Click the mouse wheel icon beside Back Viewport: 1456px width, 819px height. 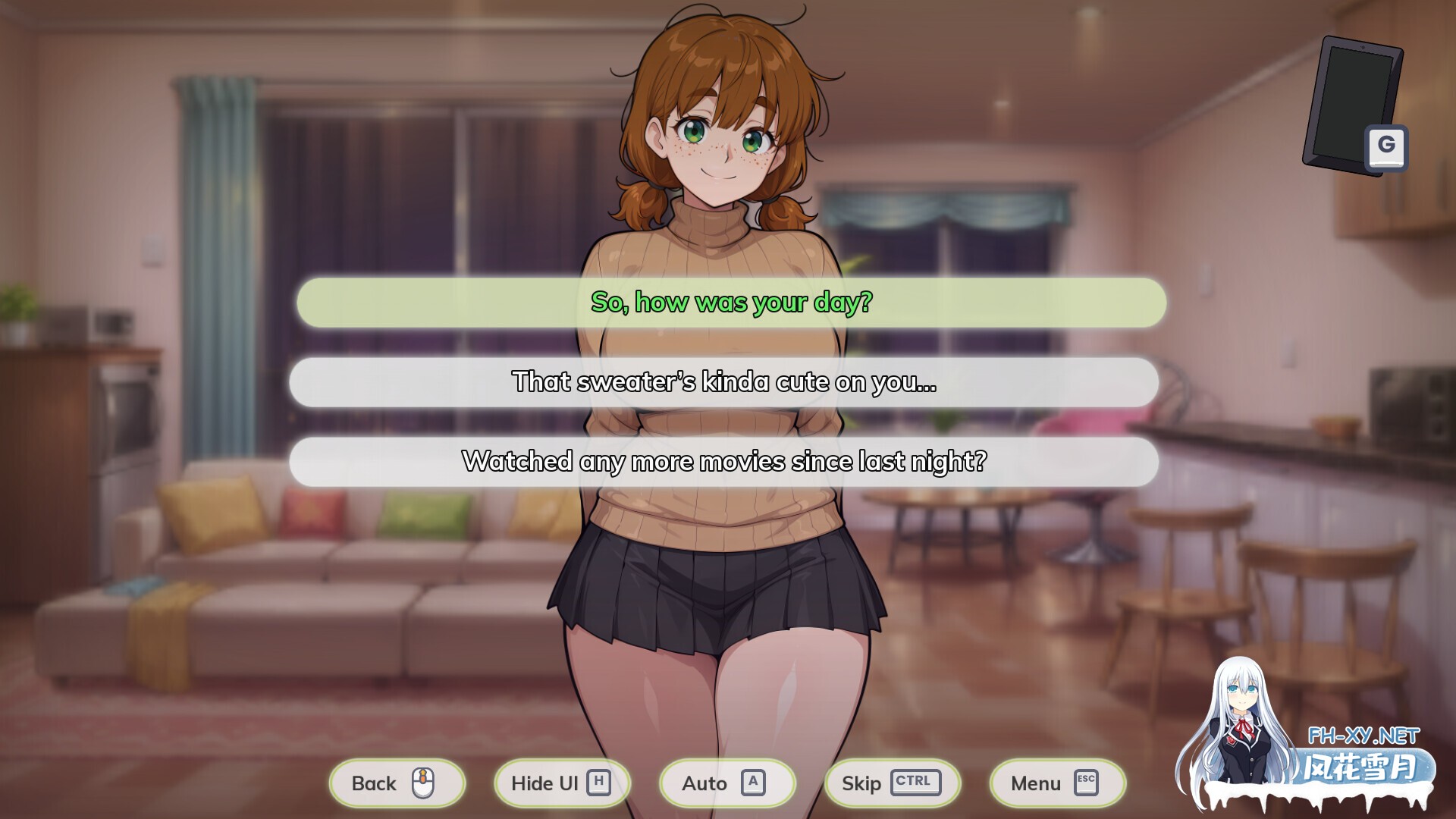pyautogui.click(x=424, y=783)
